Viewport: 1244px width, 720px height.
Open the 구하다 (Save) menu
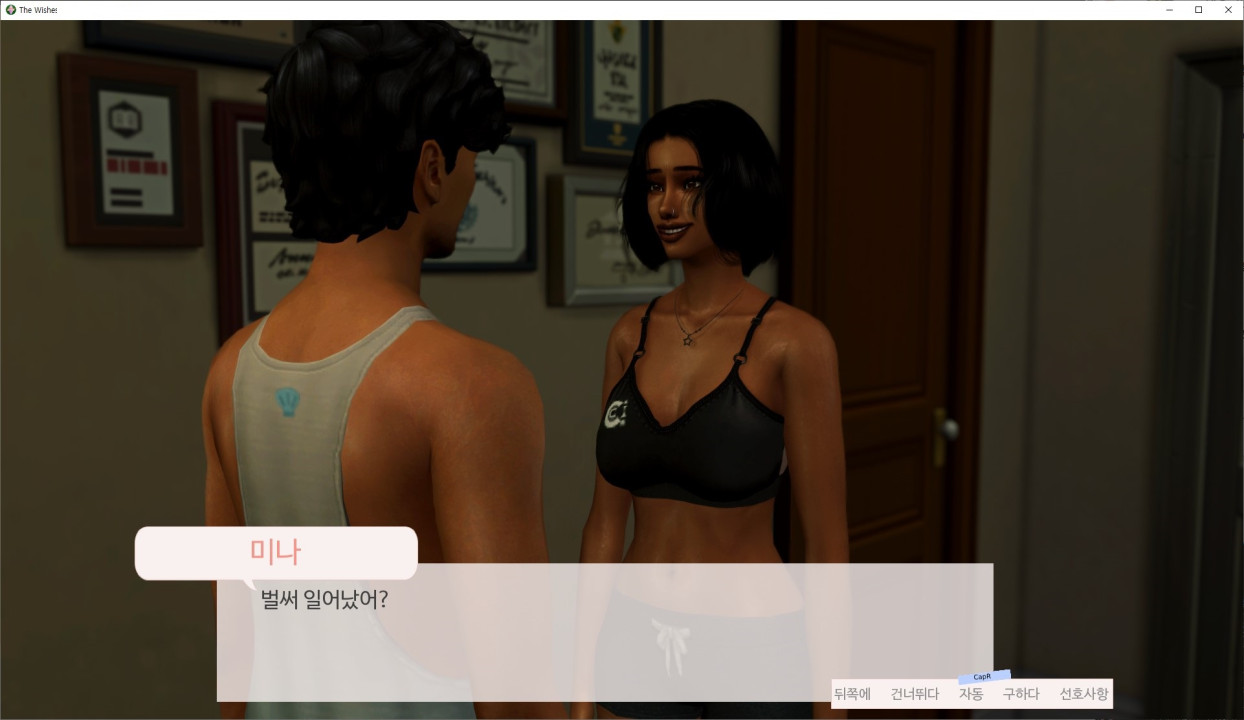[1021, 694]
